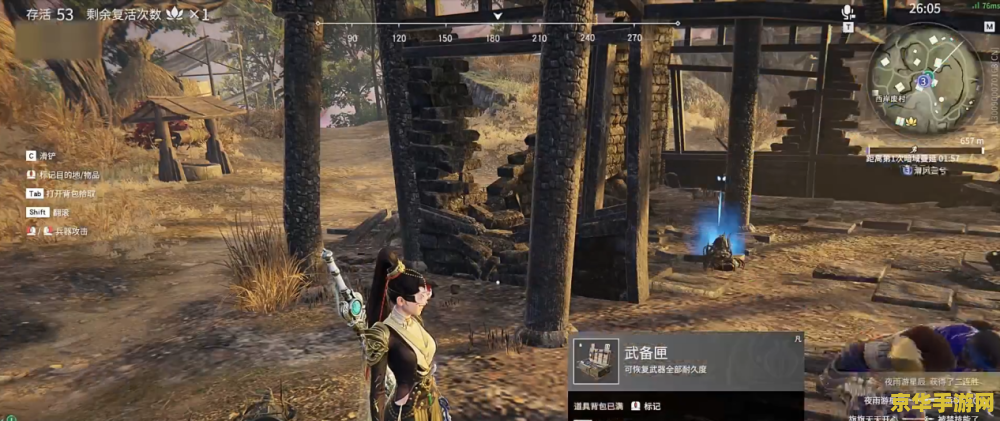The height and width of the screenshot is (421, 1000).
Task: Toggle the microphone voice chat icon
Action: (x=848, y=12)
